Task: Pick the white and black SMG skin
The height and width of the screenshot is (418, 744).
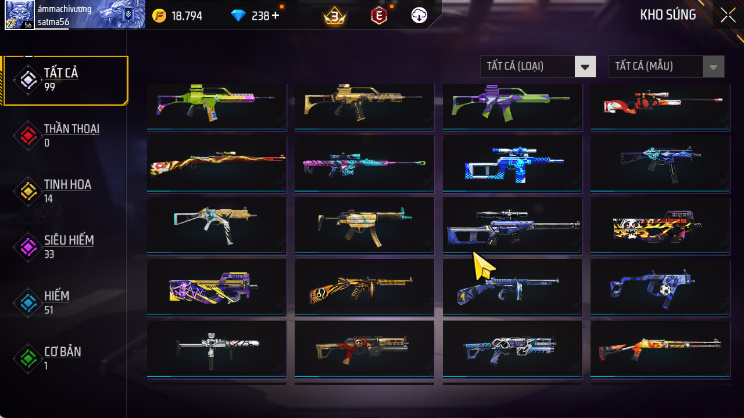Action: pyautogui.click(x=217, y=346)
